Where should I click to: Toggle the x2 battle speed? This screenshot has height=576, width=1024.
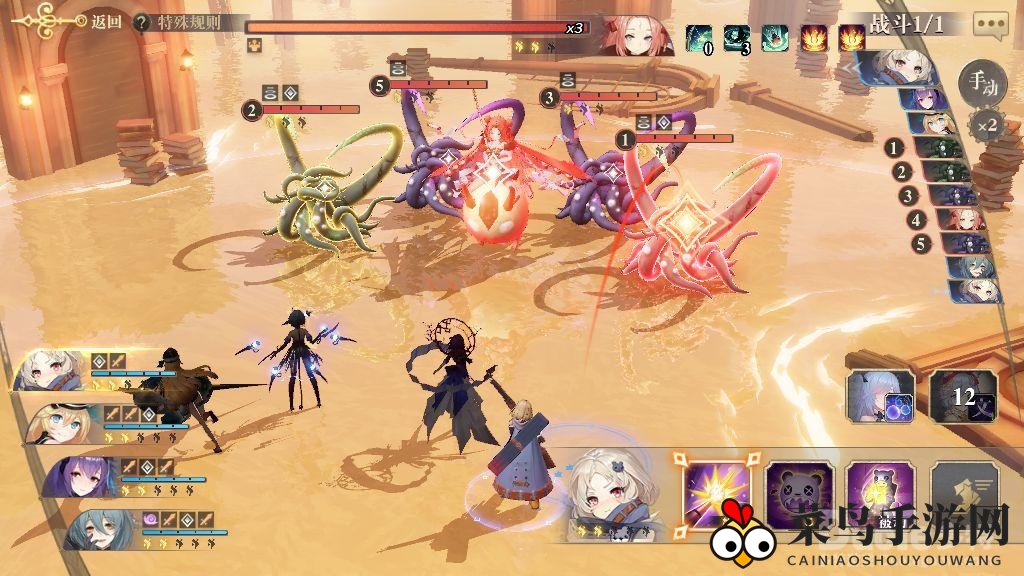986,127
